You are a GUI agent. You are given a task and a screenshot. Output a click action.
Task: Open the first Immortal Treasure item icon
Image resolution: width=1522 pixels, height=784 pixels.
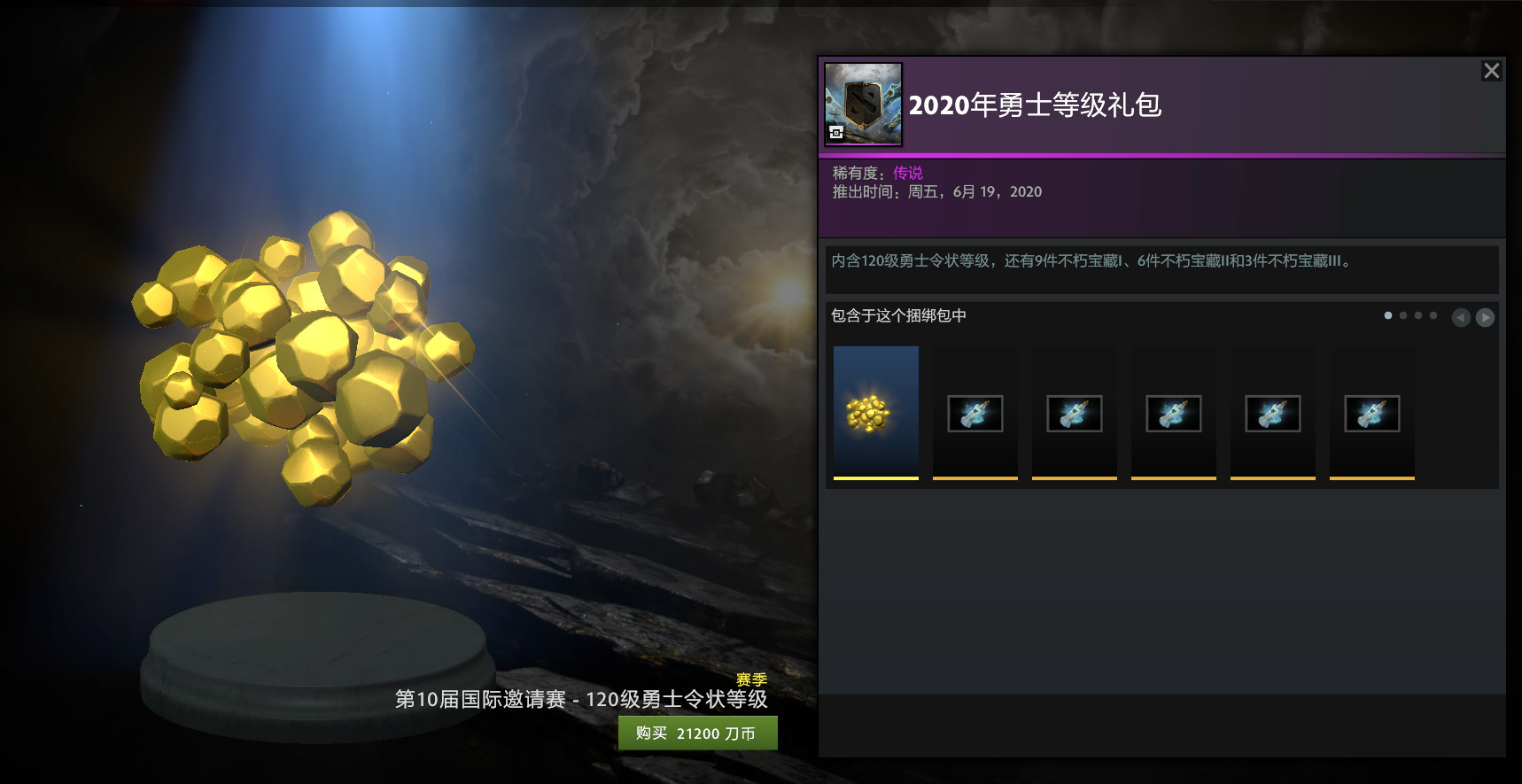coord(975,412)
